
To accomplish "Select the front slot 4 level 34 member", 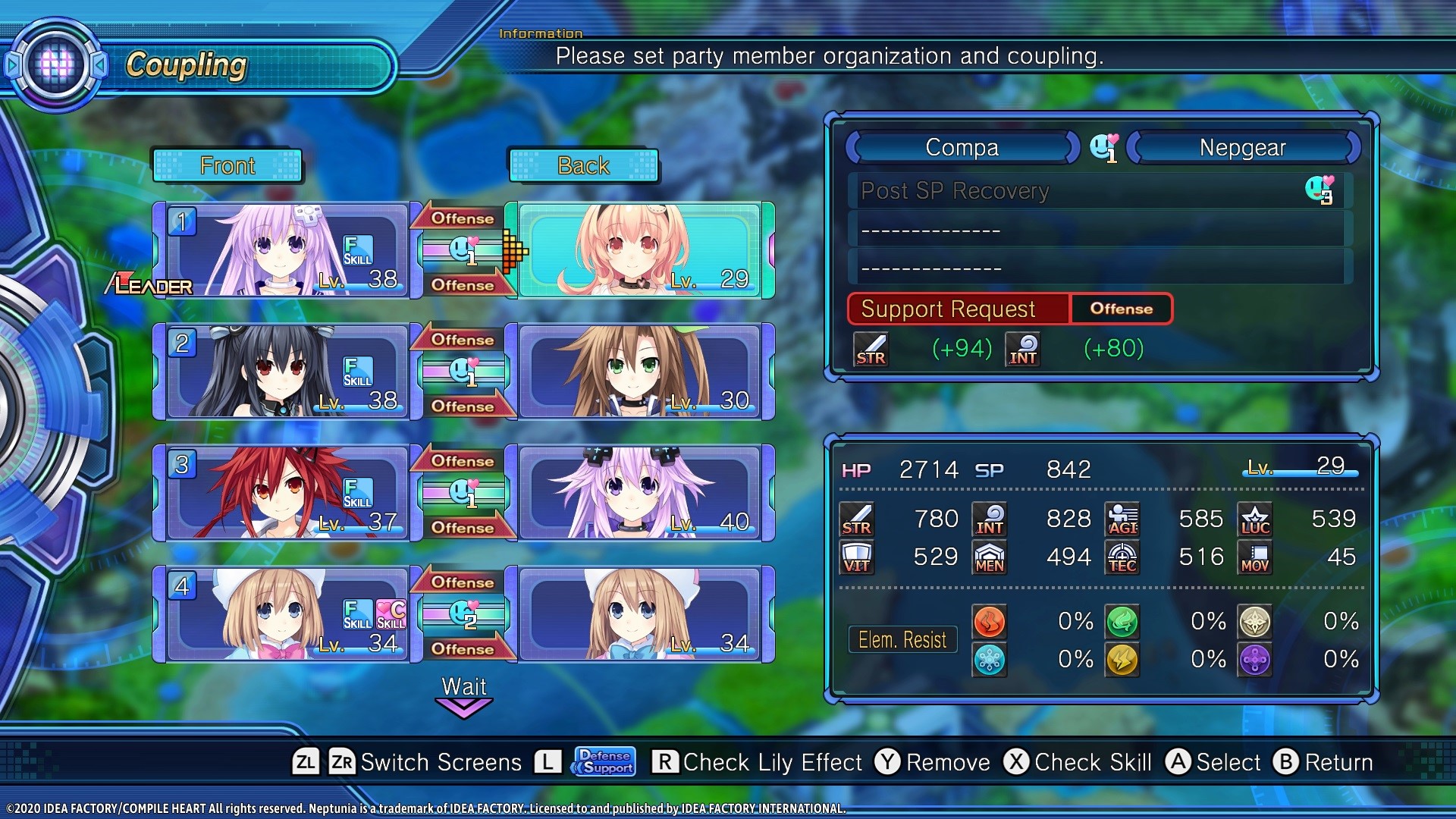I will pyautogui.click(x=282, y=614).
